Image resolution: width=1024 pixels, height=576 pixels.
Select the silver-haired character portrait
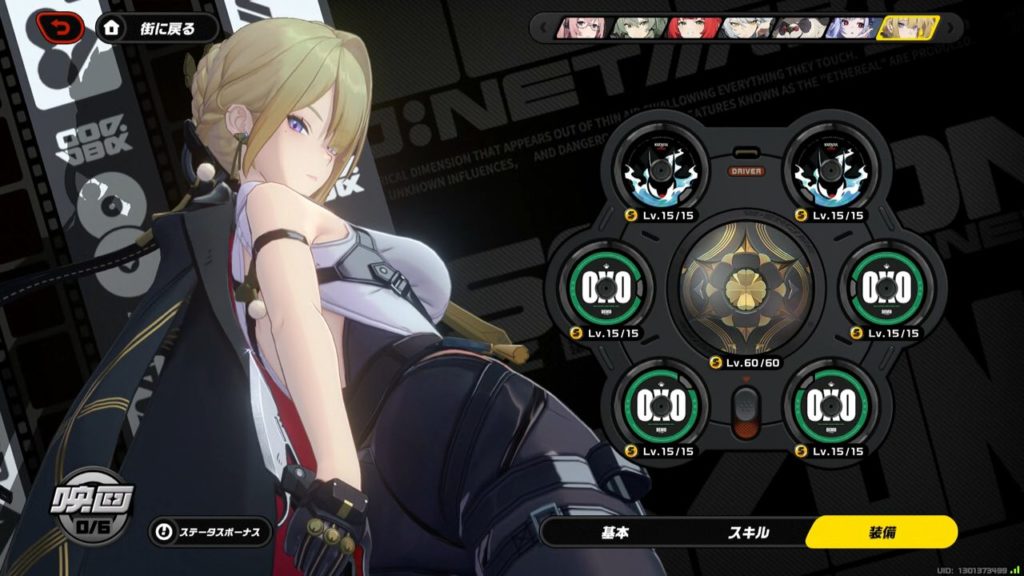pos(742,27)
